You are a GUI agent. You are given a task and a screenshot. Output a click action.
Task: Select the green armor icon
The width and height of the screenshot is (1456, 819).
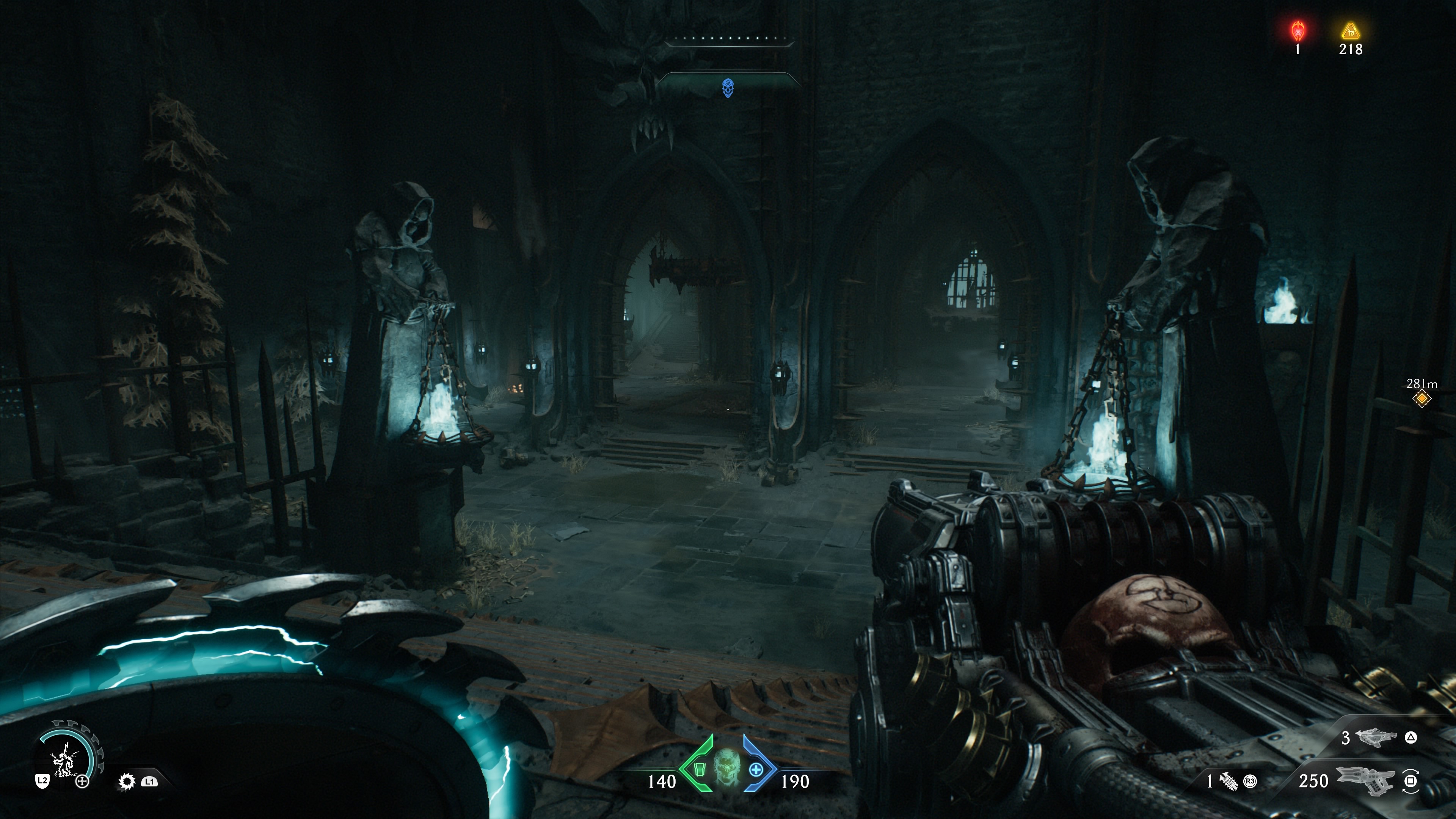point(700,769)
